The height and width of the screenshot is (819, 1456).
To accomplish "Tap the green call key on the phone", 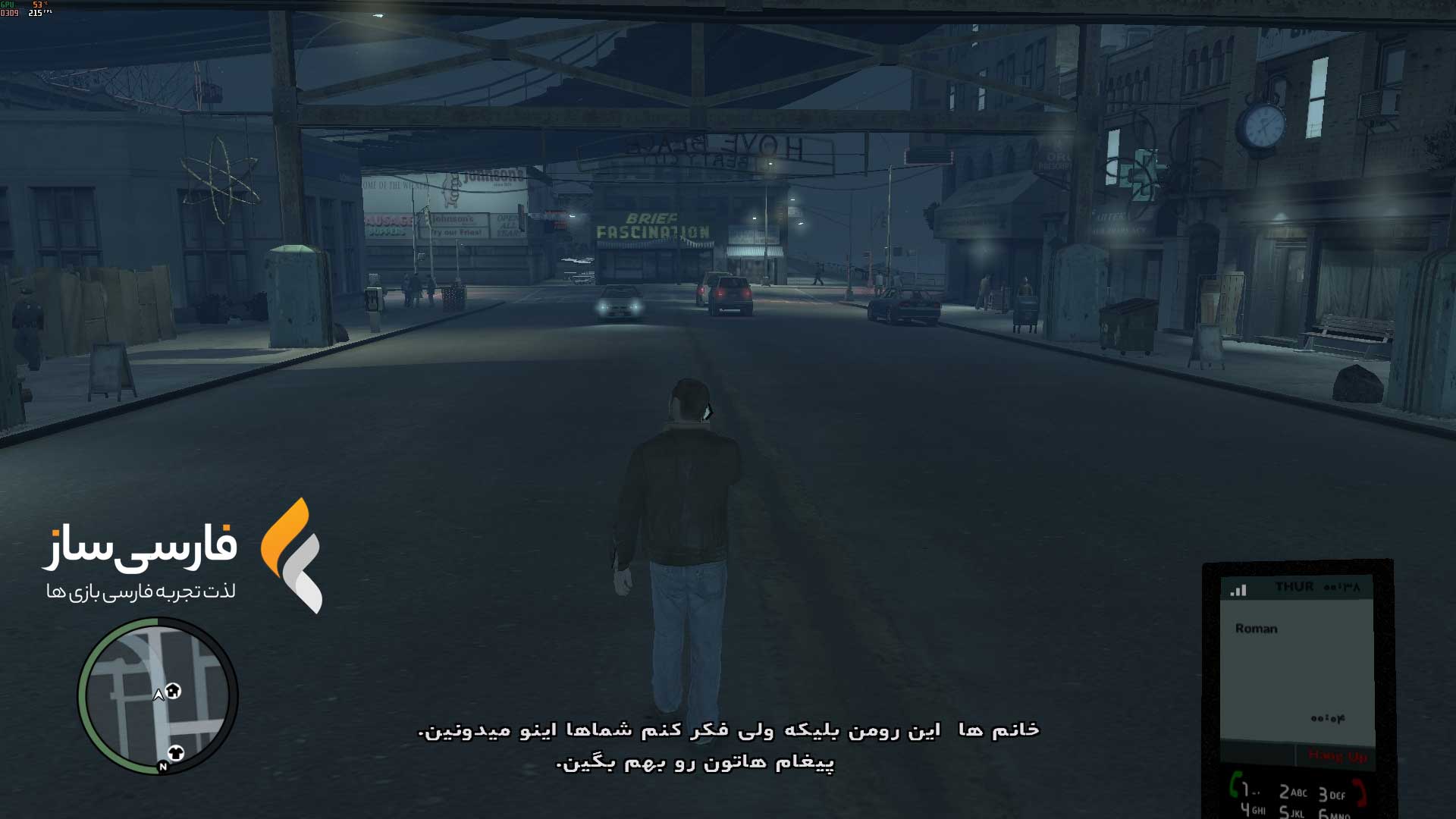I will tap(1235, 783).
